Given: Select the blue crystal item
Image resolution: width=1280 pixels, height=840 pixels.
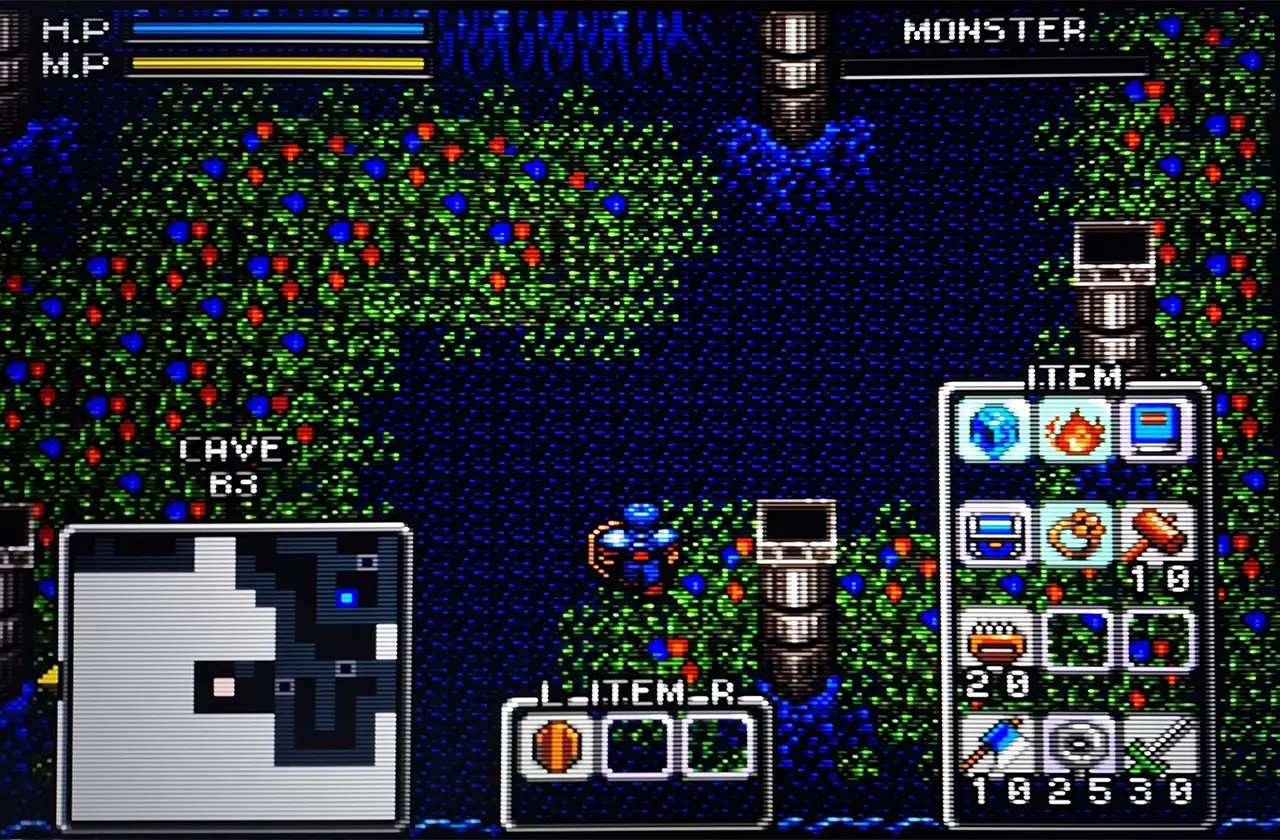Looking at the screenshot, I should (x=994, y=428).
